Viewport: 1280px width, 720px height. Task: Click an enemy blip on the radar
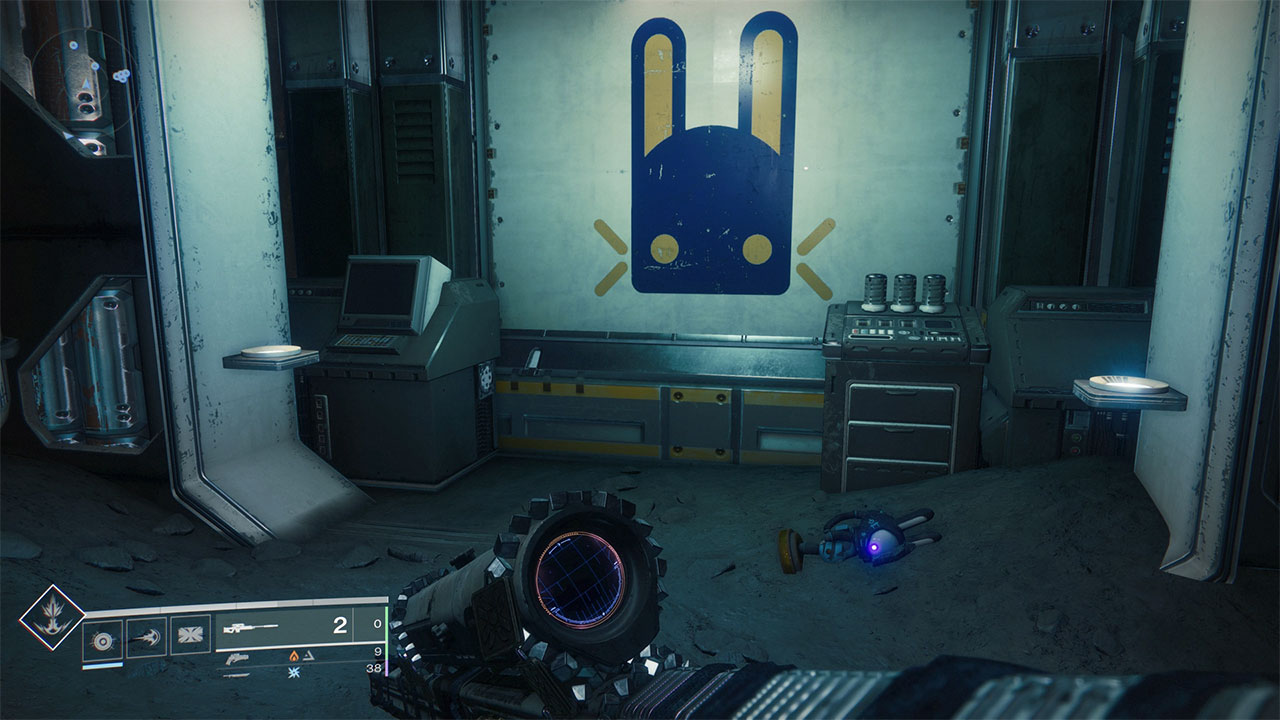coord(122,75)
